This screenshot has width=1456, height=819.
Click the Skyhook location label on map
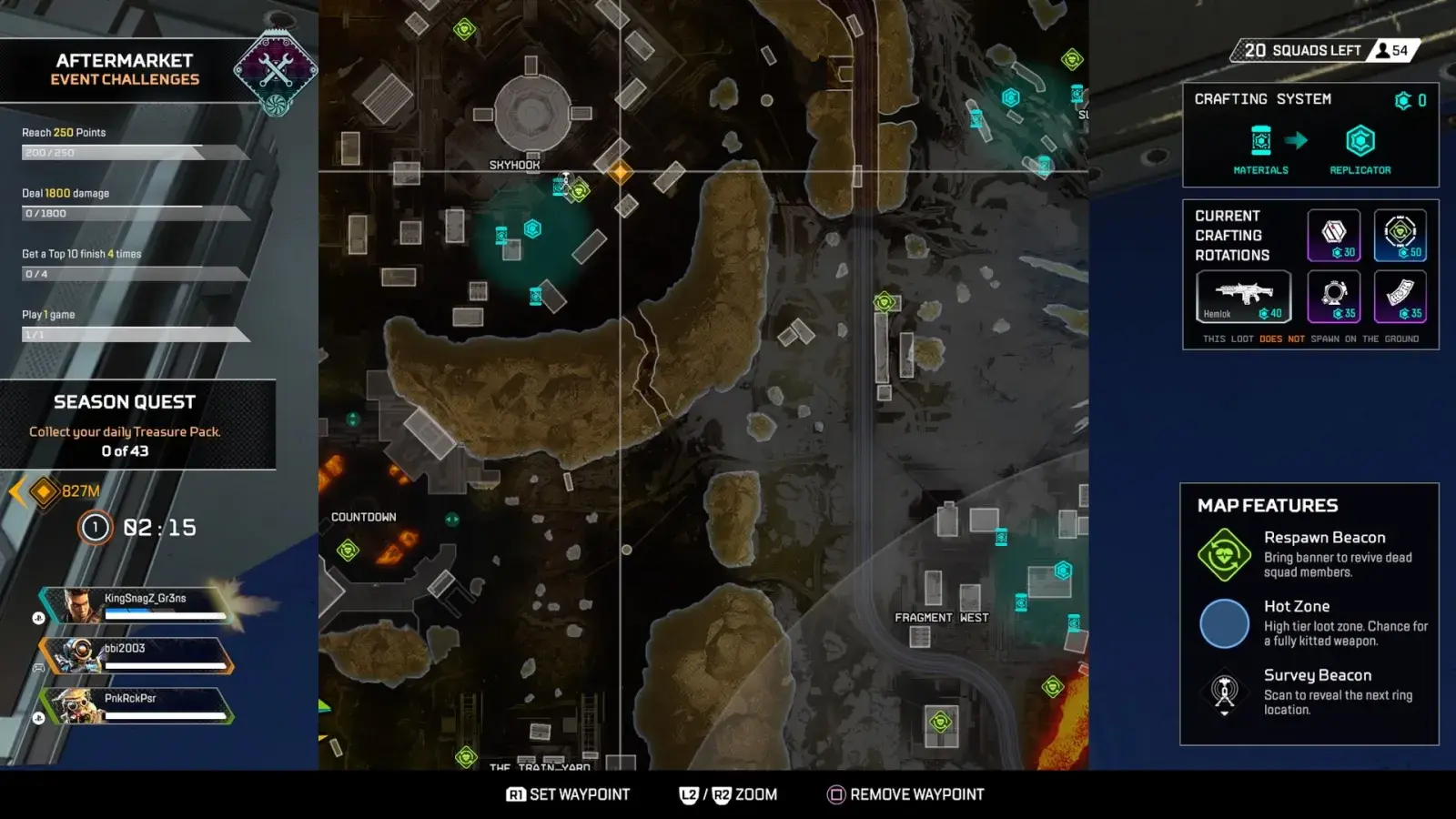click(x=514, y=166)
